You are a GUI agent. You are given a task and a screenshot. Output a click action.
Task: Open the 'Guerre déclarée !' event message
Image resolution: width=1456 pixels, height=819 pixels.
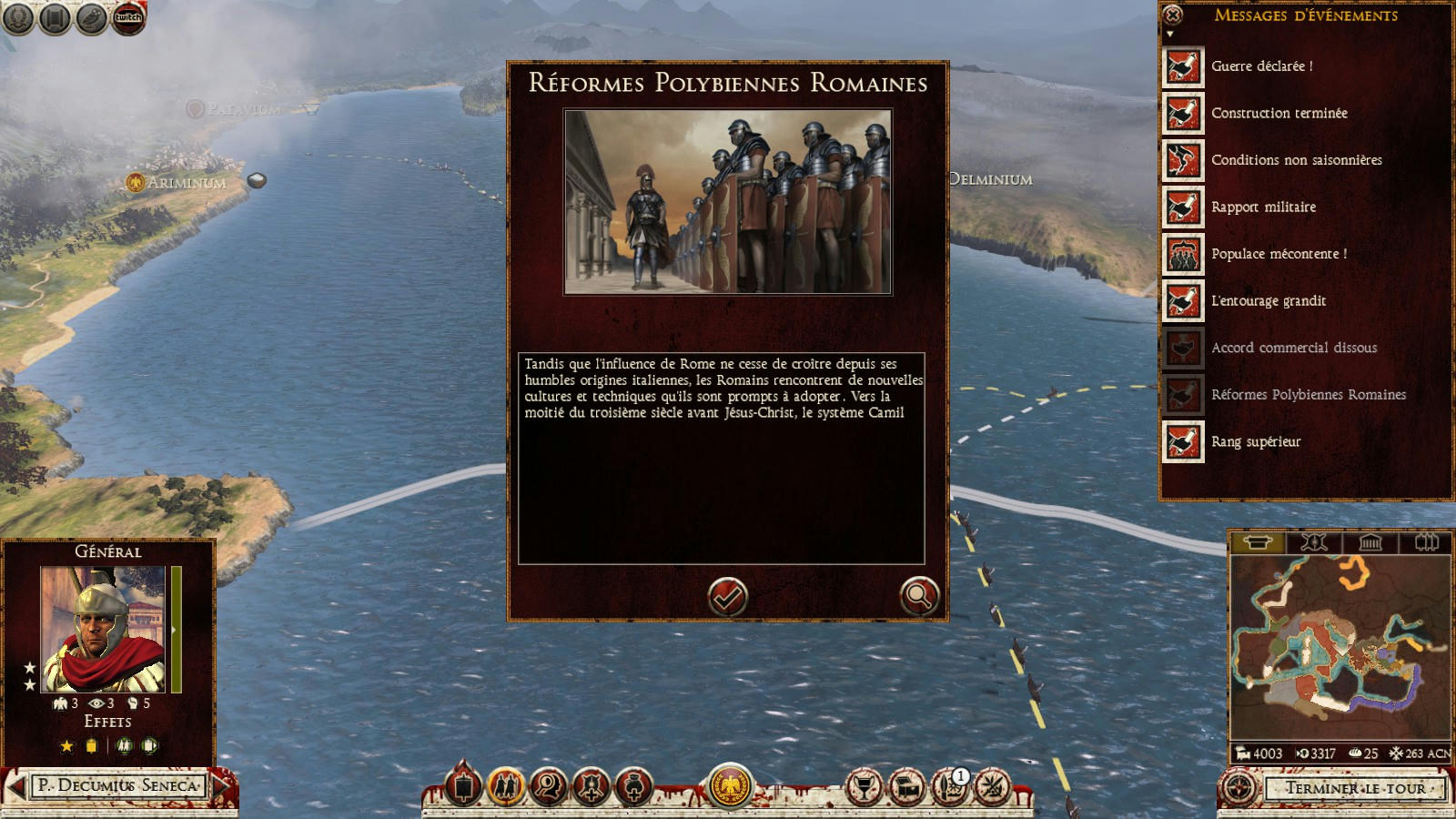[x=1261, y=66]
